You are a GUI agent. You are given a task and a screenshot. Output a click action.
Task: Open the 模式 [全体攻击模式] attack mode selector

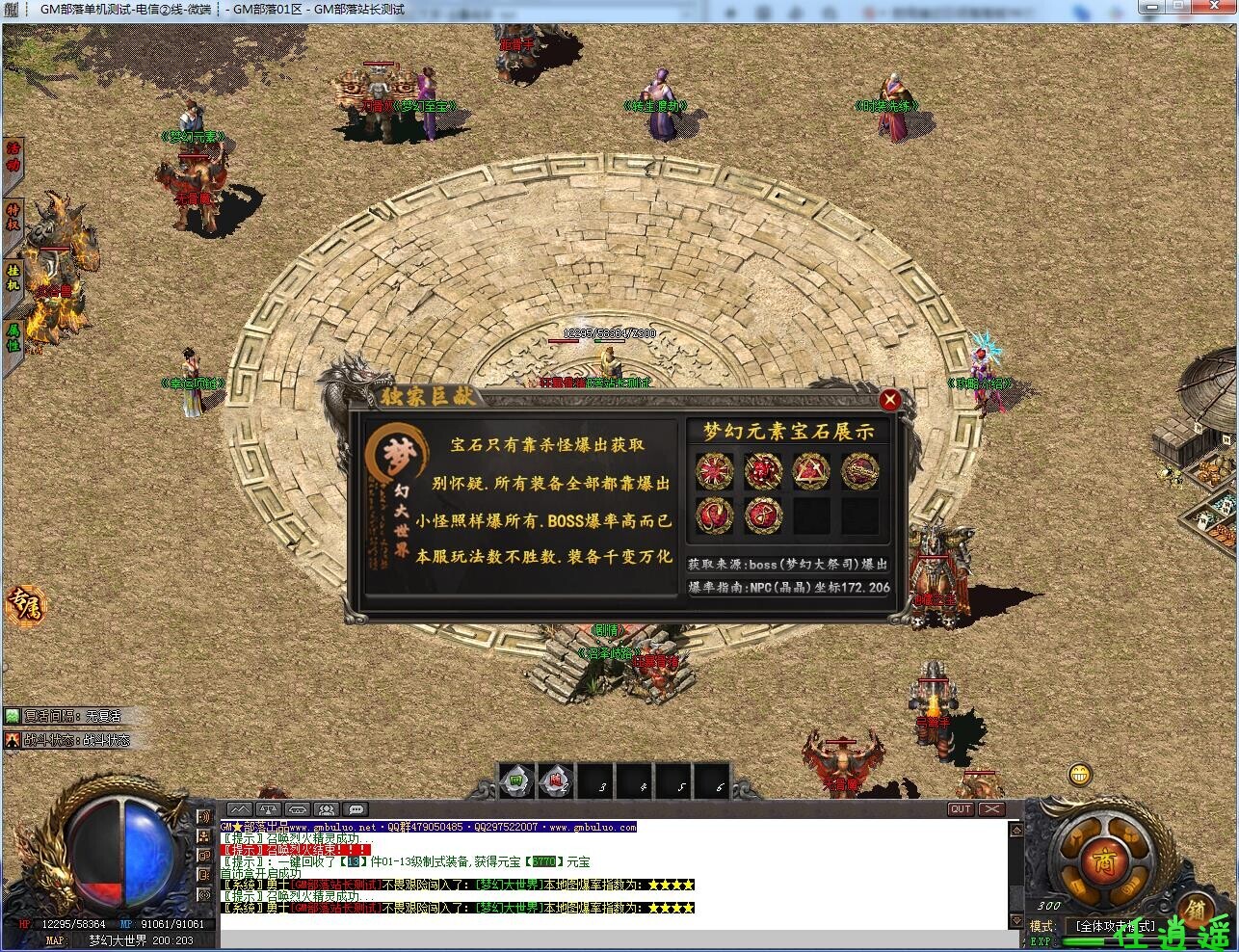[x=1117, y=926]
